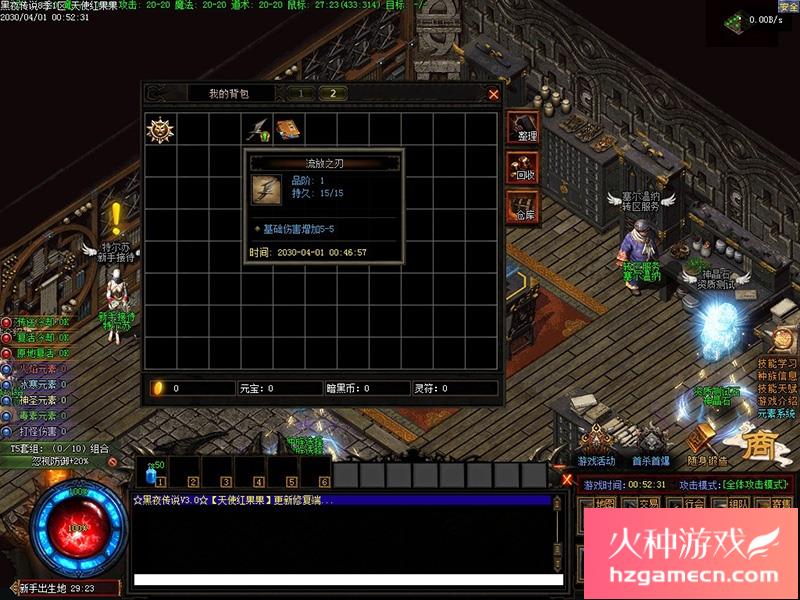This screenshot has width=800, height=600.
Task: Switch to backpack page 1 tab
Action: 300,93
